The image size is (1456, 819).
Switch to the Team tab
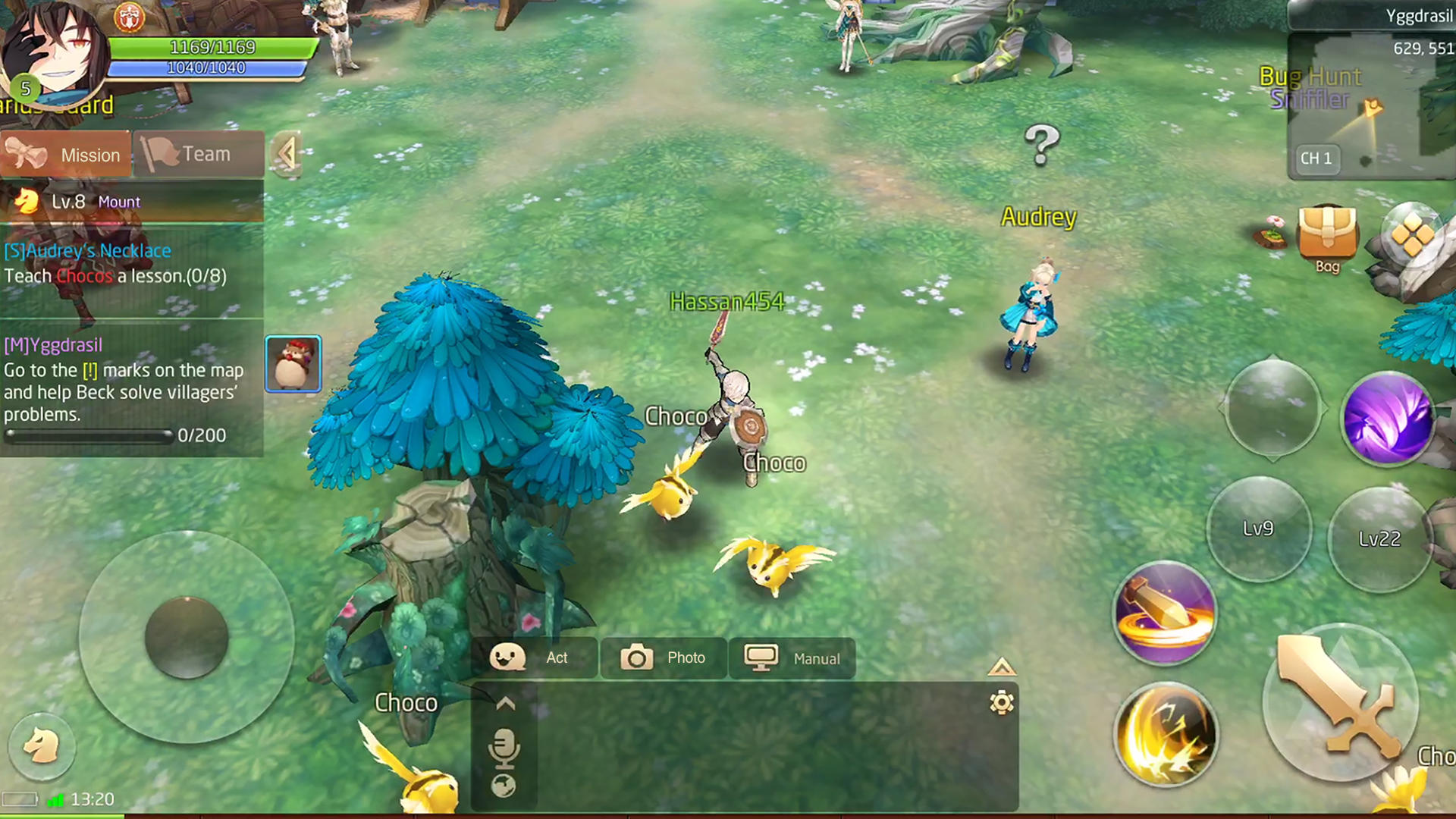pos(199,153)
